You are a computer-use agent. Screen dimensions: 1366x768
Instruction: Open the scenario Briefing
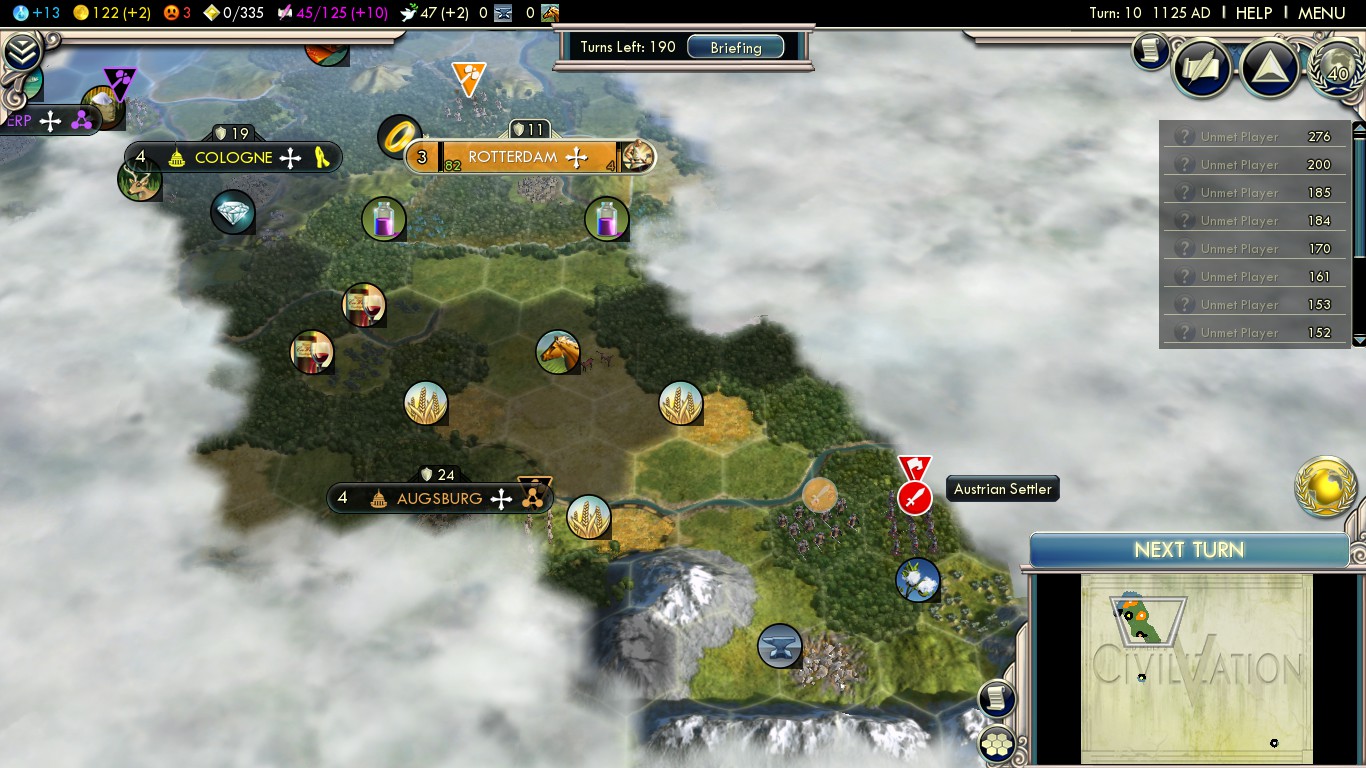735,48
